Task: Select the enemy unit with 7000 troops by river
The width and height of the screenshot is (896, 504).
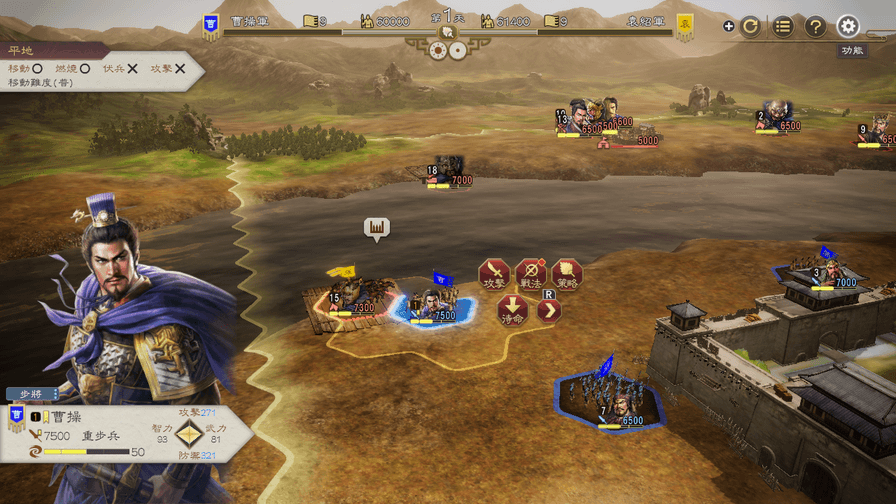Action: (x=448, y=170)
